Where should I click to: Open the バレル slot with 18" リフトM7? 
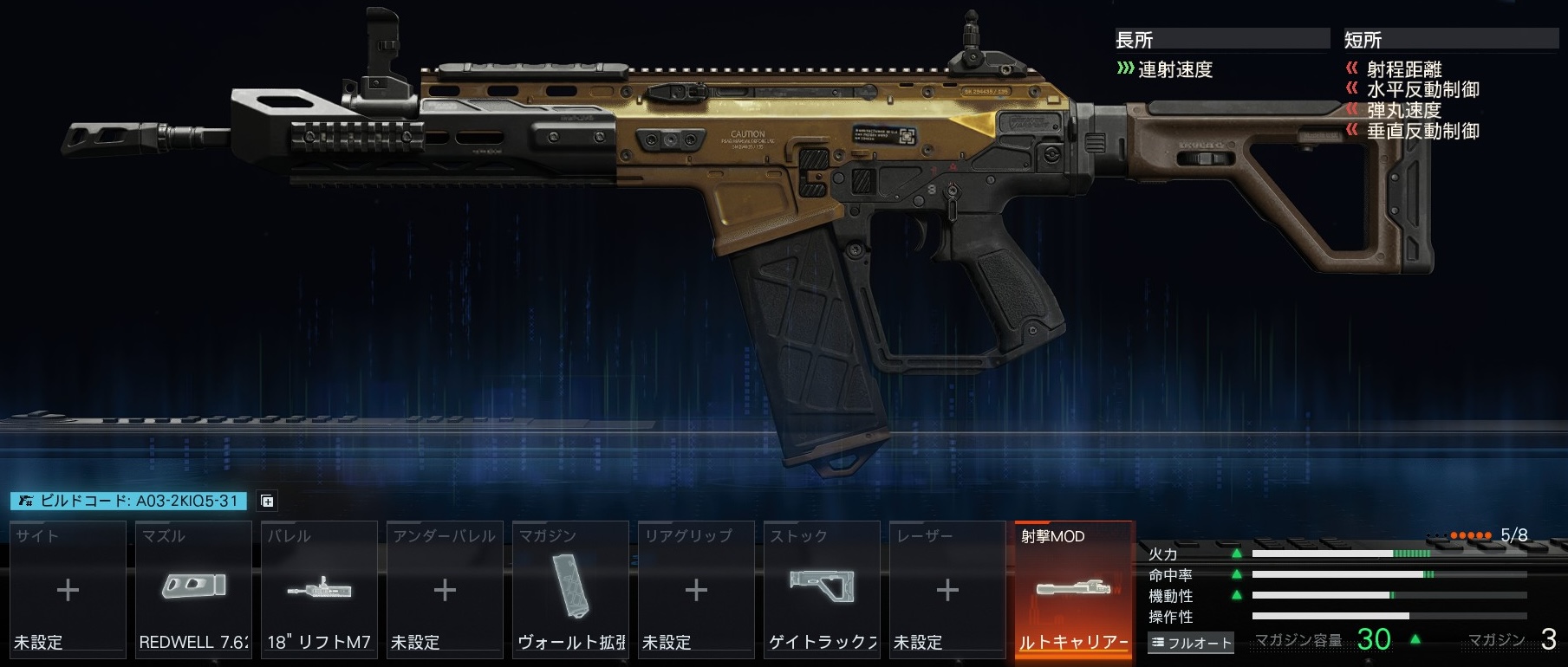coord(319,589)
